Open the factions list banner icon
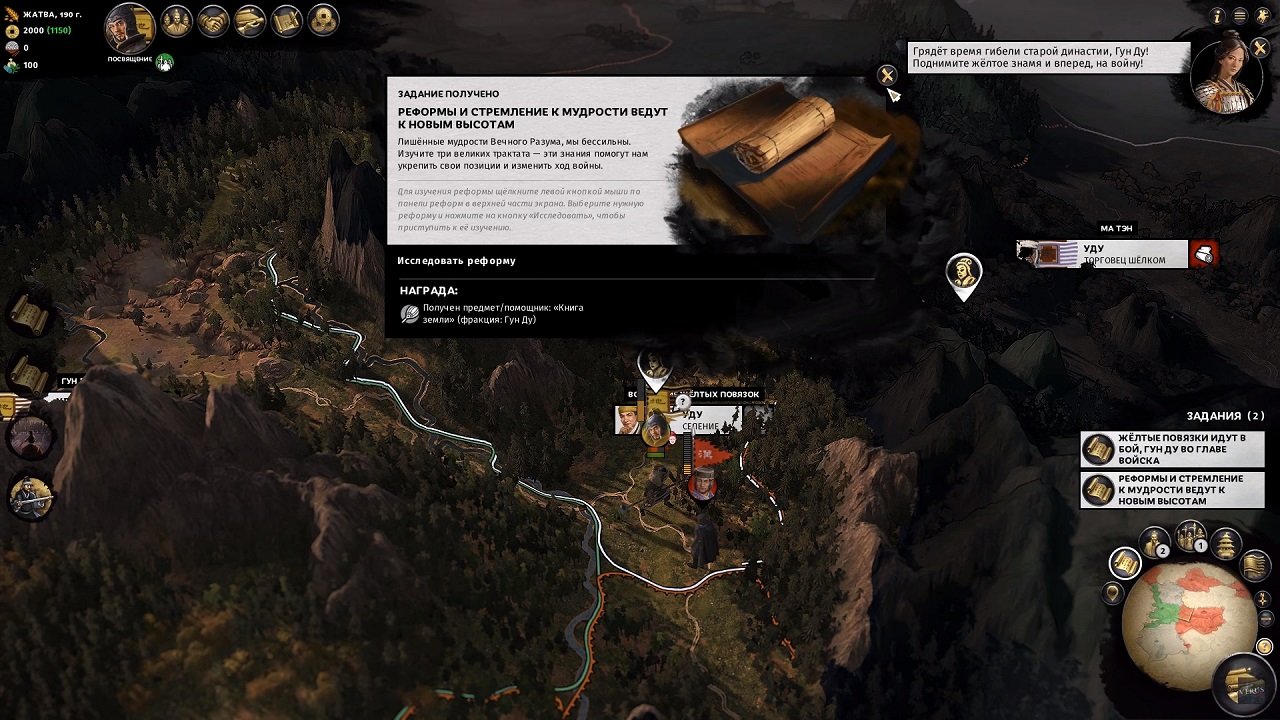 tap(1255, 566)
